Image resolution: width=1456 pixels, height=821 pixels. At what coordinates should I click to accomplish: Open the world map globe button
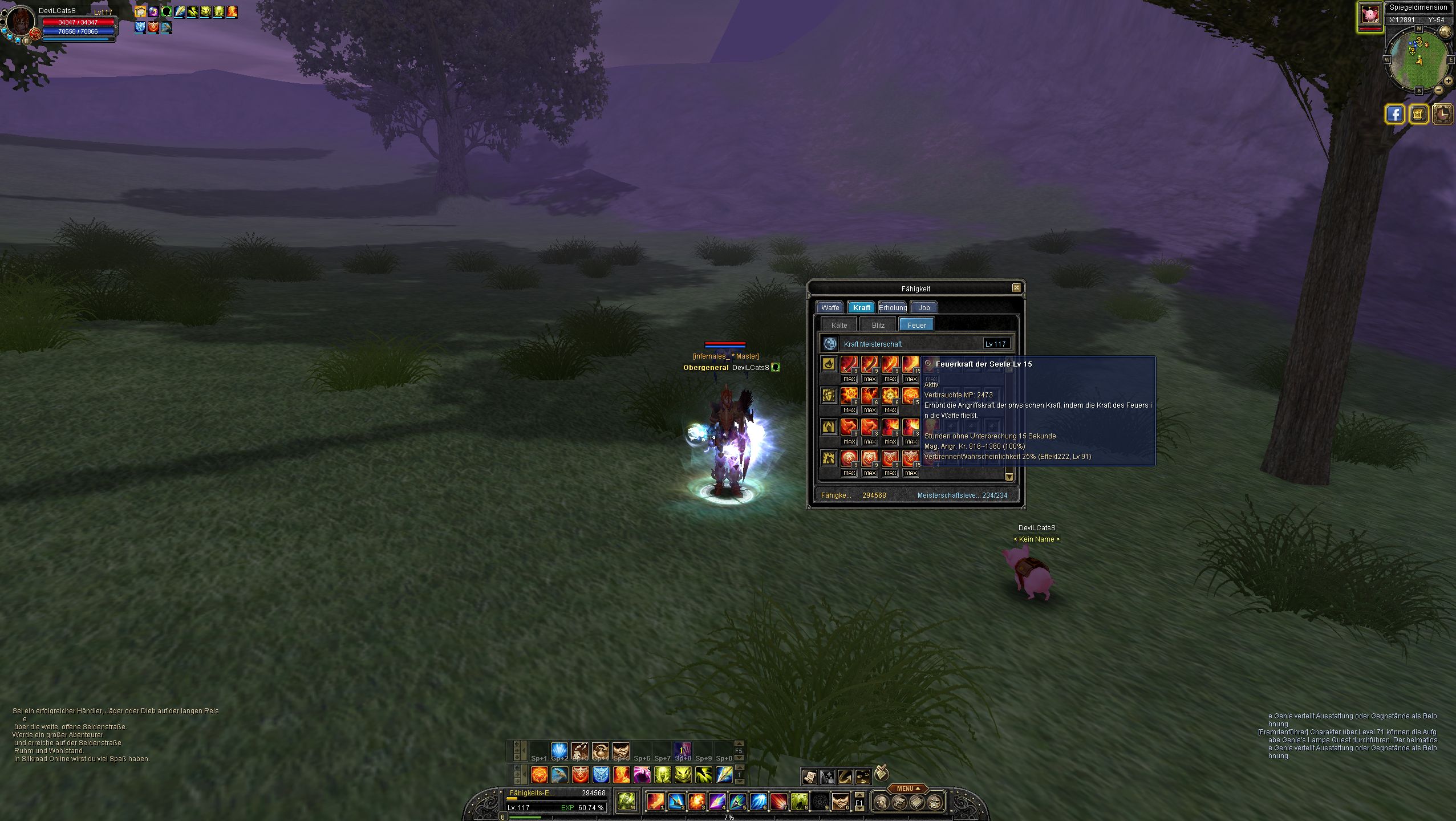click(x=1445, y=32)
